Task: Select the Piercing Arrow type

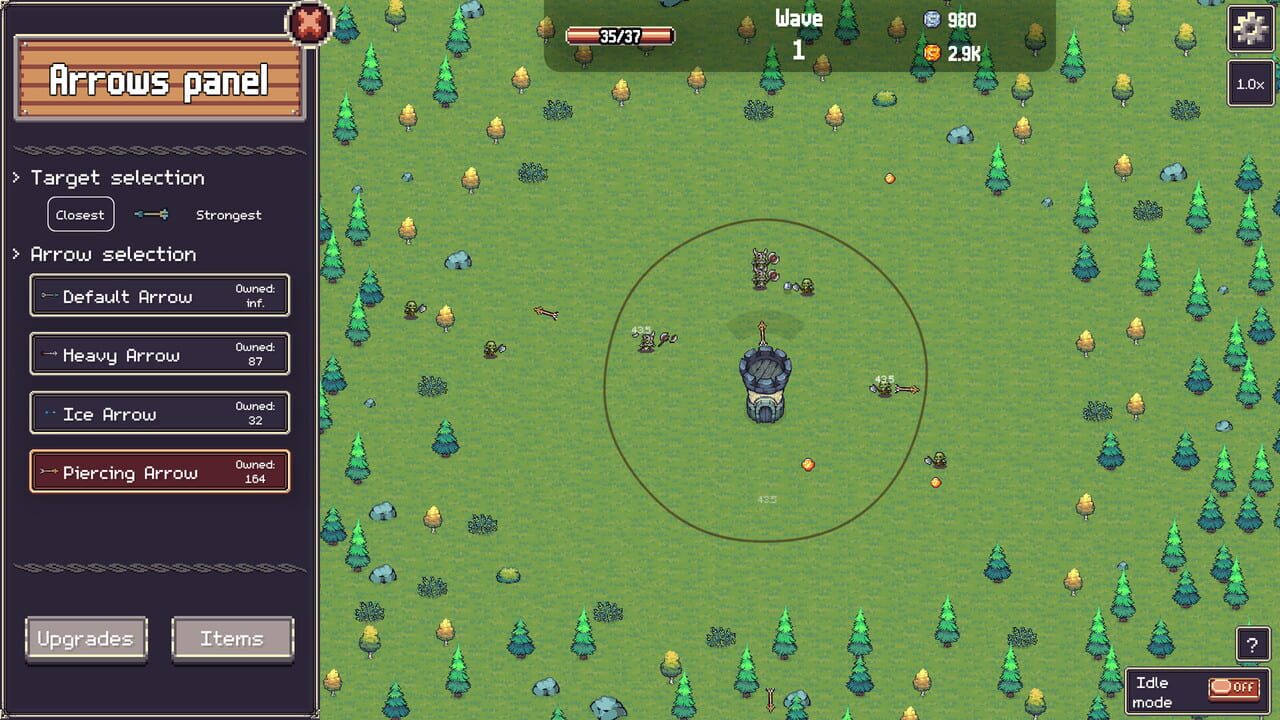Action: (x=159, y=472)
